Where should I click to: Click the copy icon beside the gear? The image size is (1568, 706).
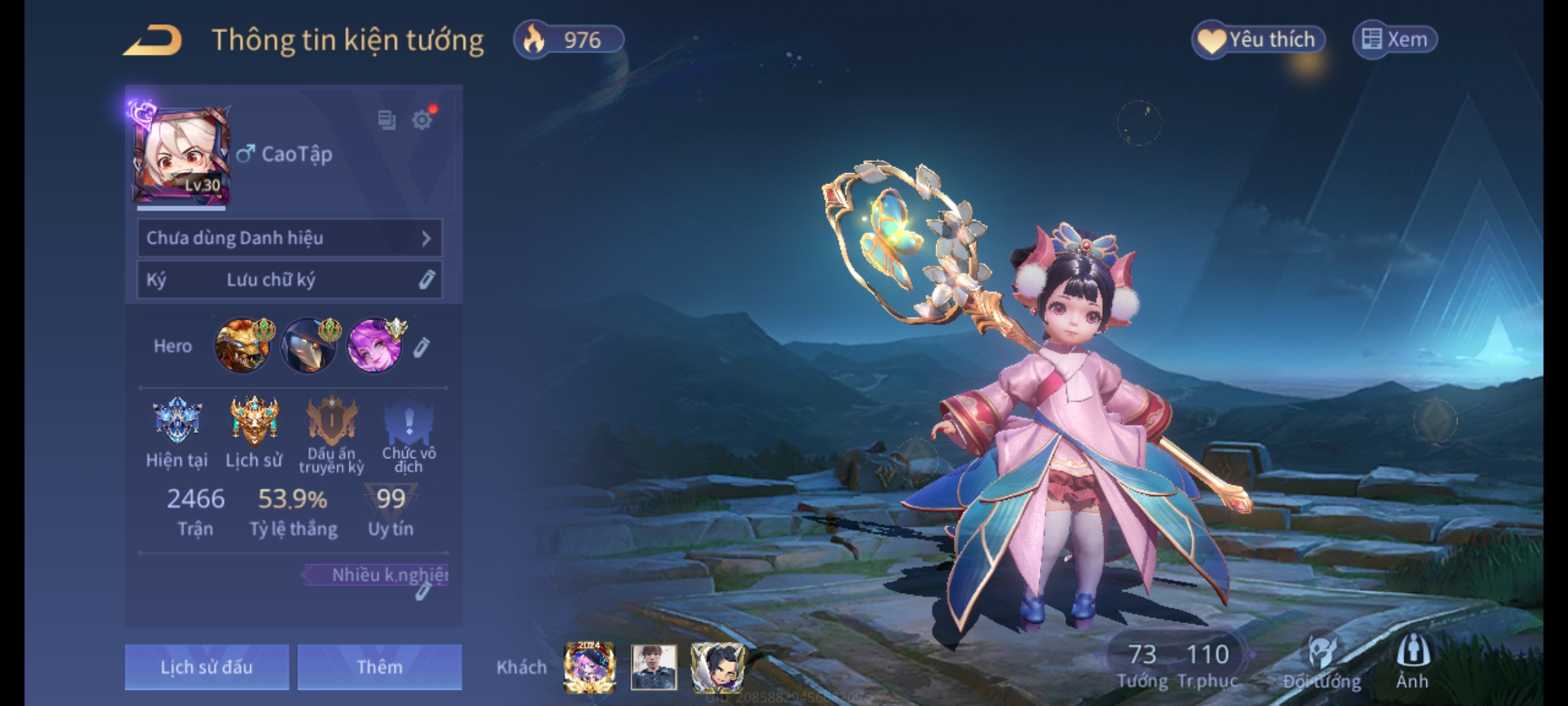[x=387, y=120]
